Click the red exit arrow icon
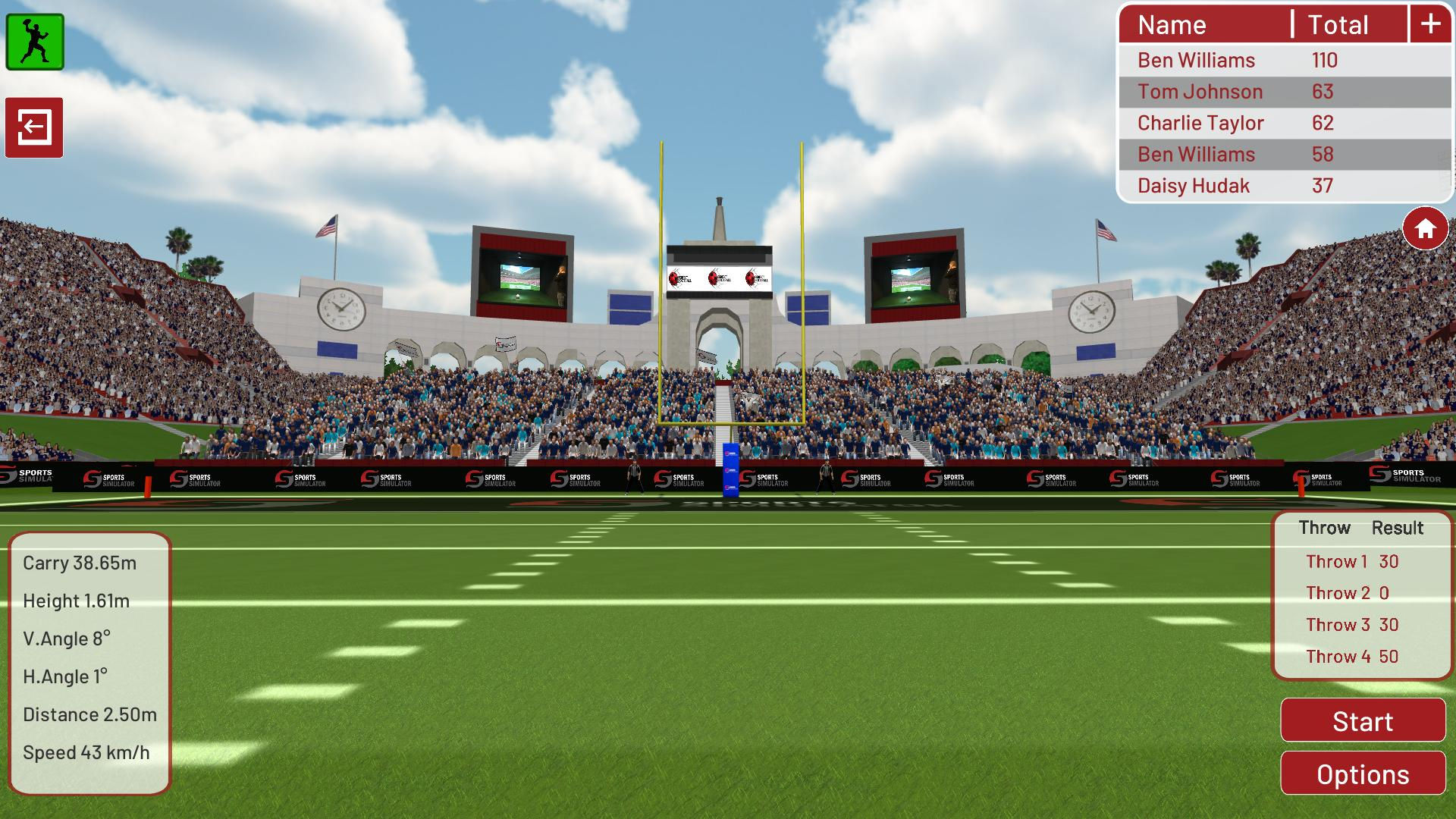 [35, 127]
